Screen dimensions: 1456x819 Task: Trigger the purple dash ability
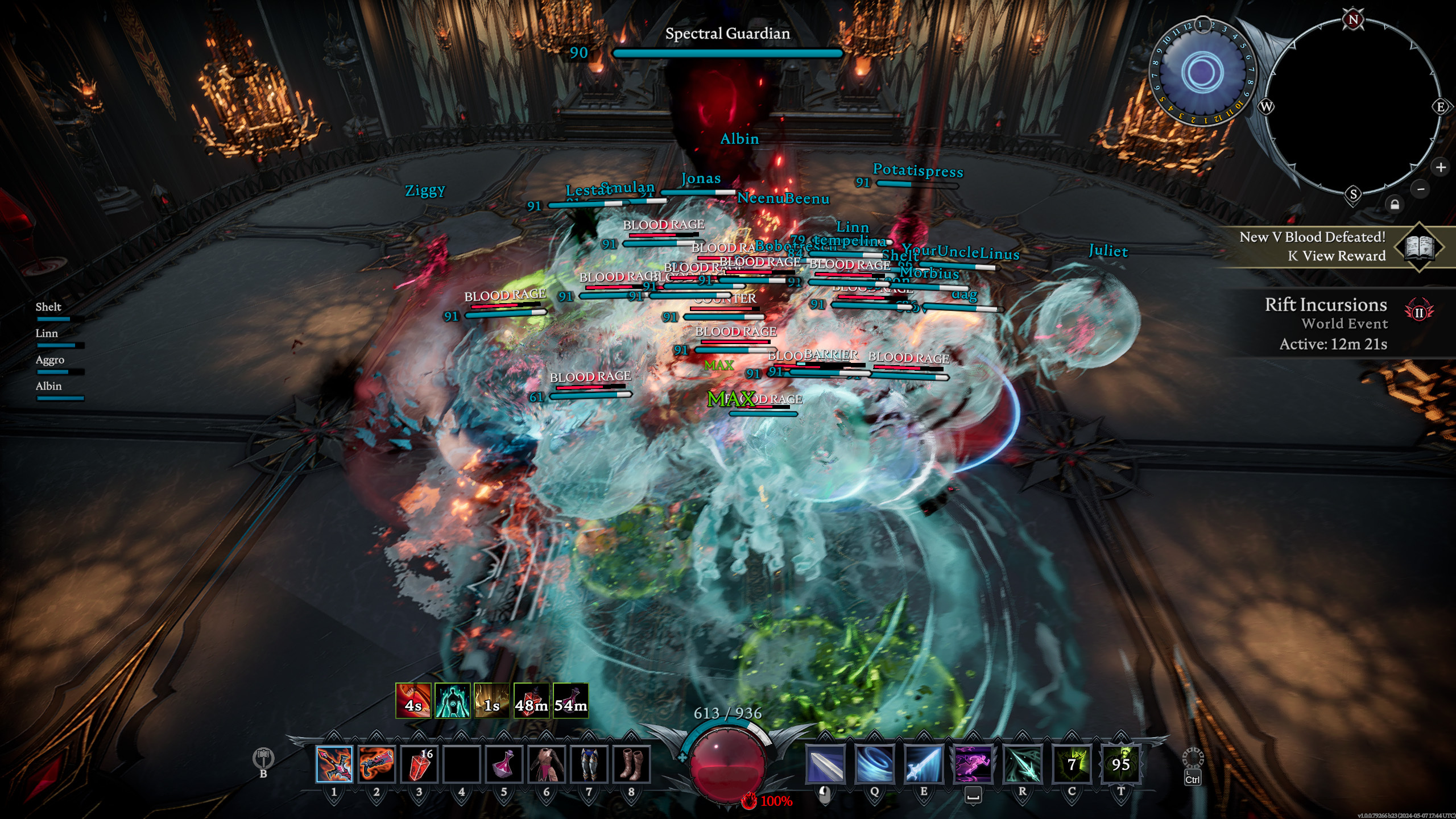973,764
